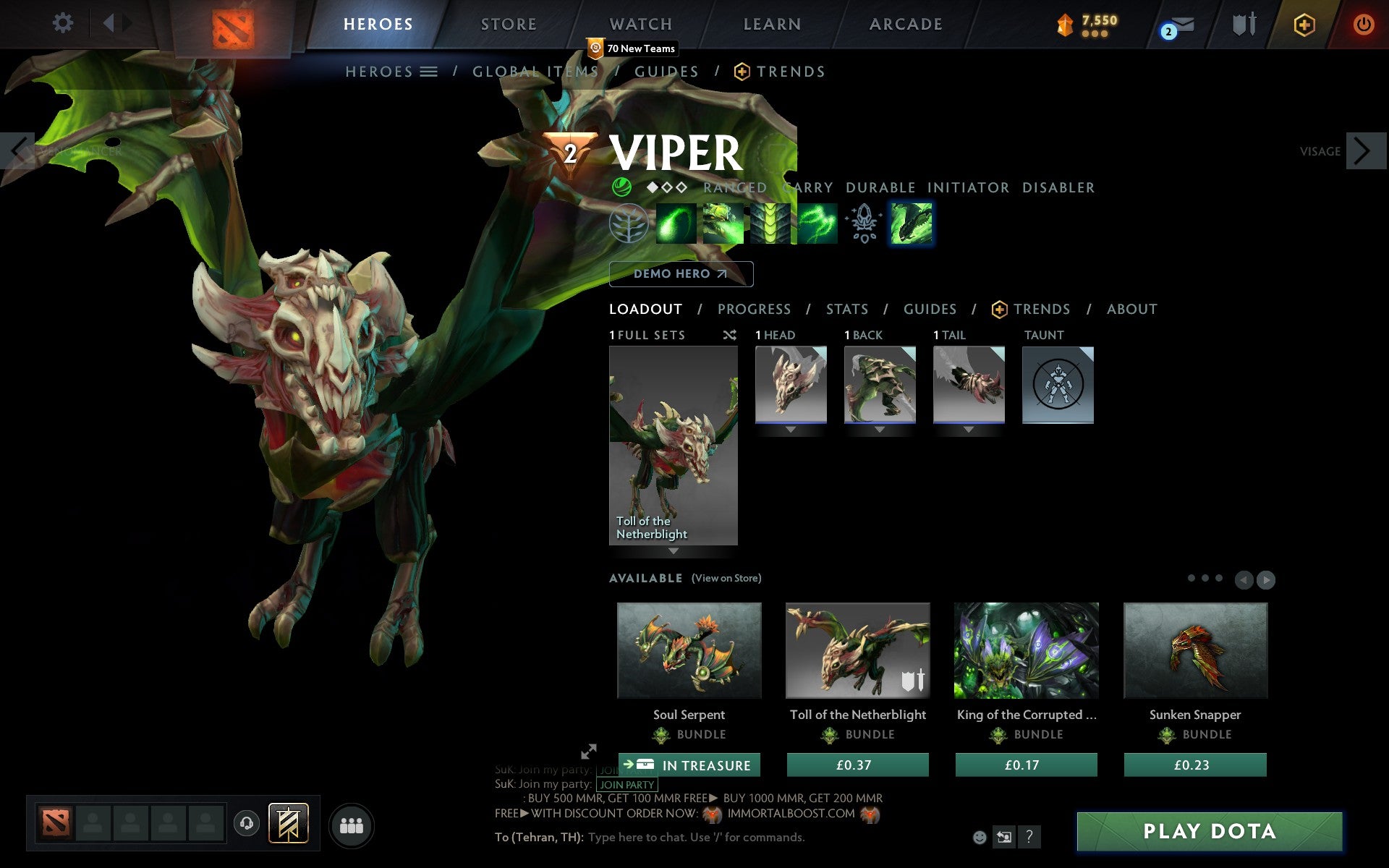The width and height of the screenshot is (1389, 868).
Task: Select the Soul Serpent bundle thumbnail
Action: (688, 650)
